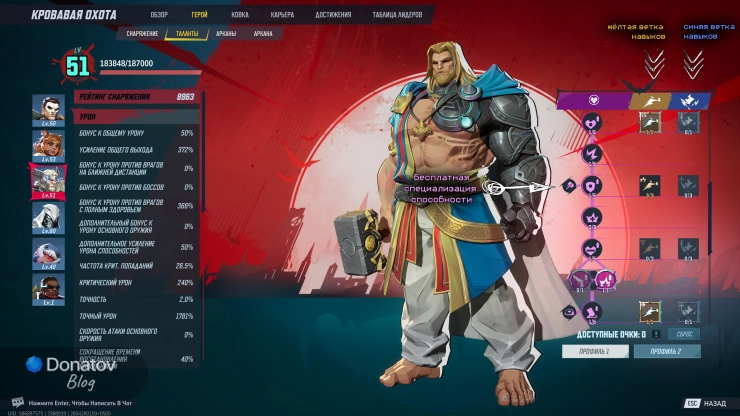Click the Сброс talent reset button
The image size is (740, 416).
(686, 334)
